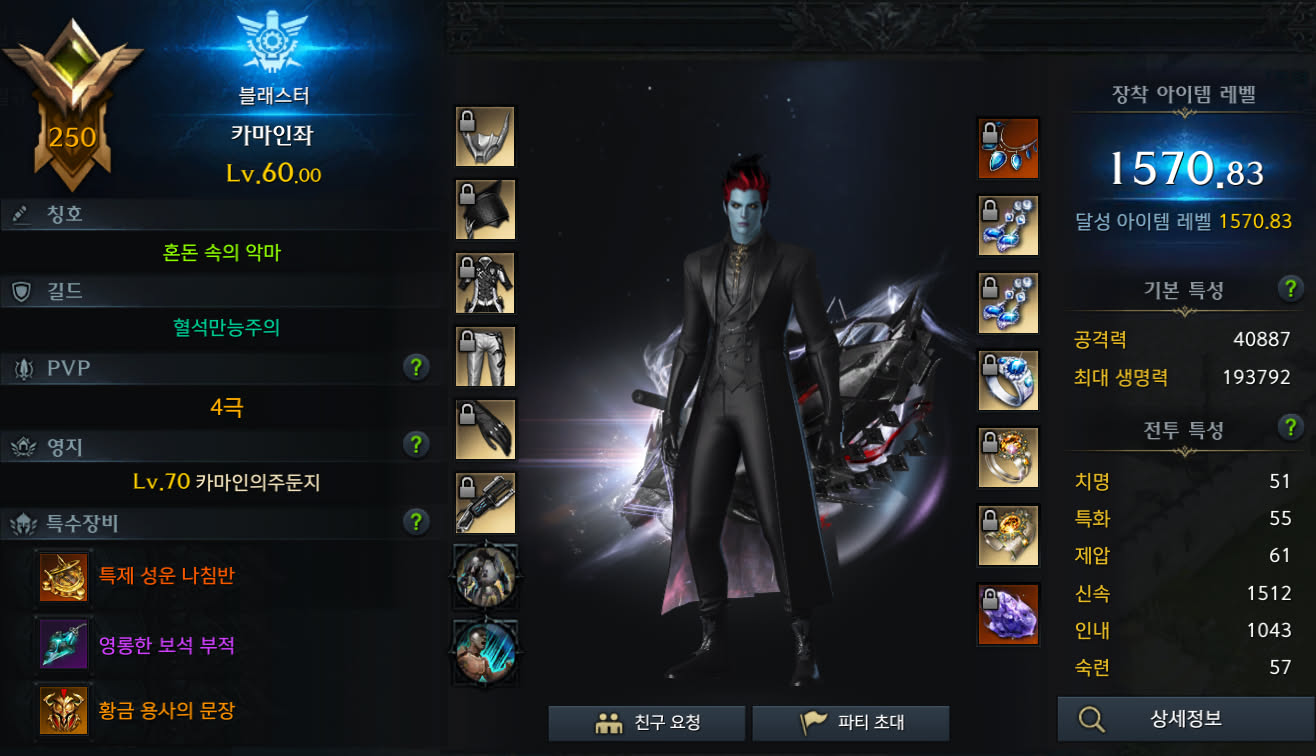Select the shoulder armor slot
This screenshot has height=756, width=1316.
[x=485, y=209]
